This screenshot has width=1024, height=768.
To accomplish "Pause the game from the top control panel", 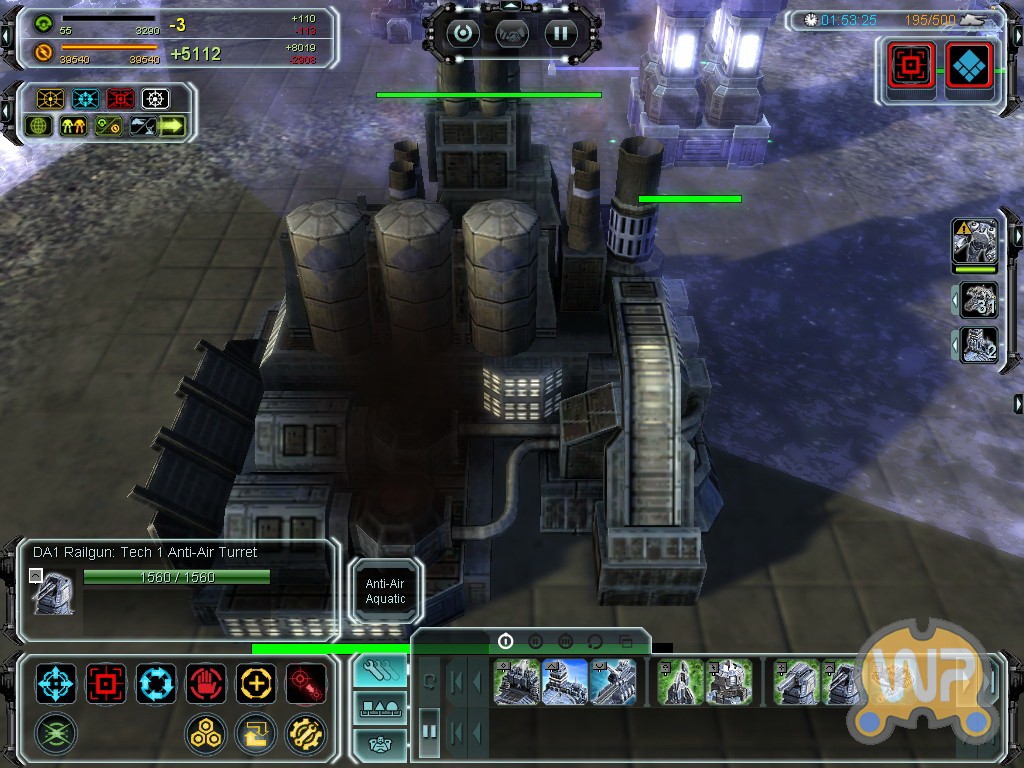I will (561, 33).
